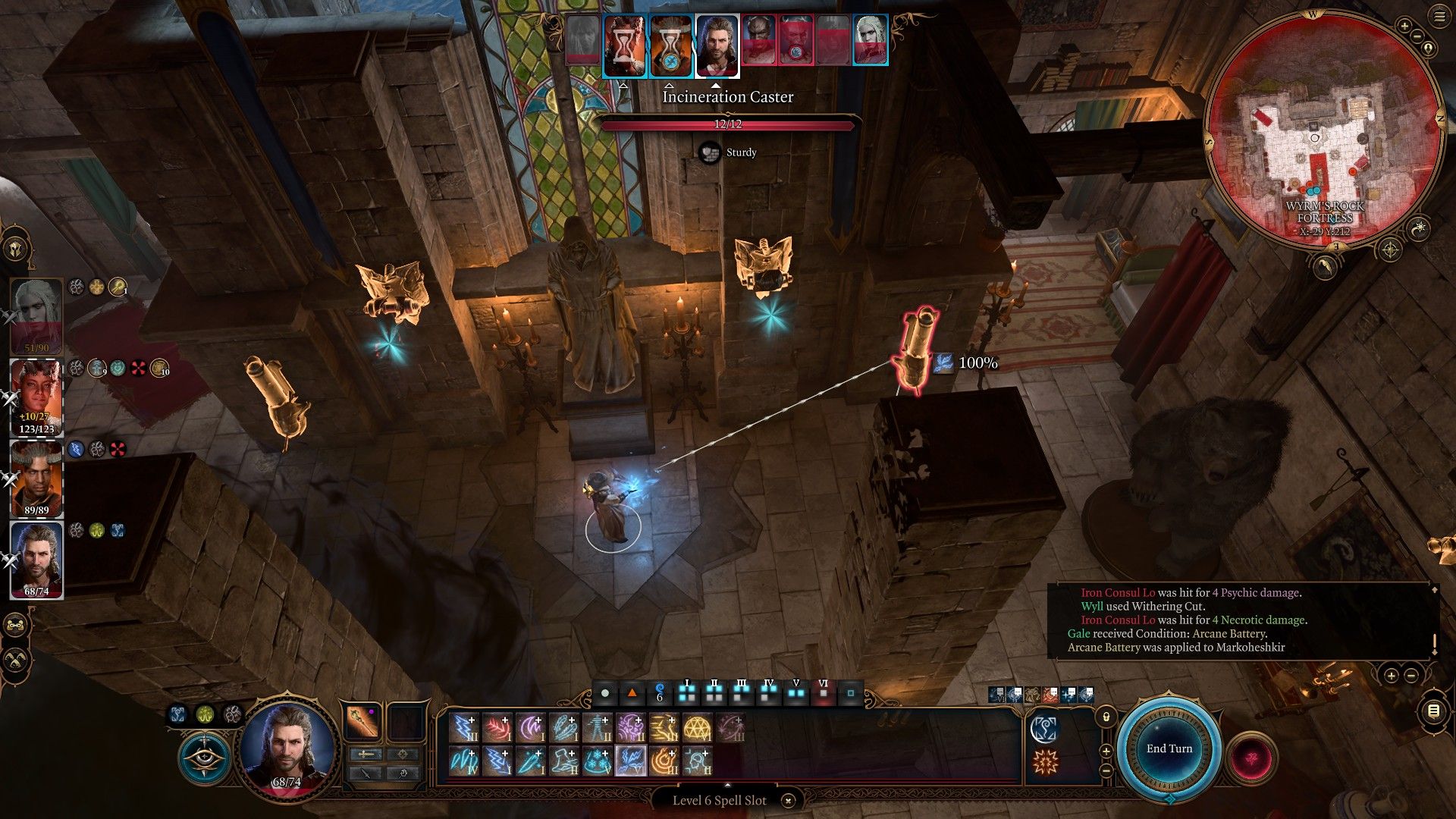Viewport: 1456px width, 819px height.
Task: Cast the orange spiral flame spell
Action: [x=664, y=761]
